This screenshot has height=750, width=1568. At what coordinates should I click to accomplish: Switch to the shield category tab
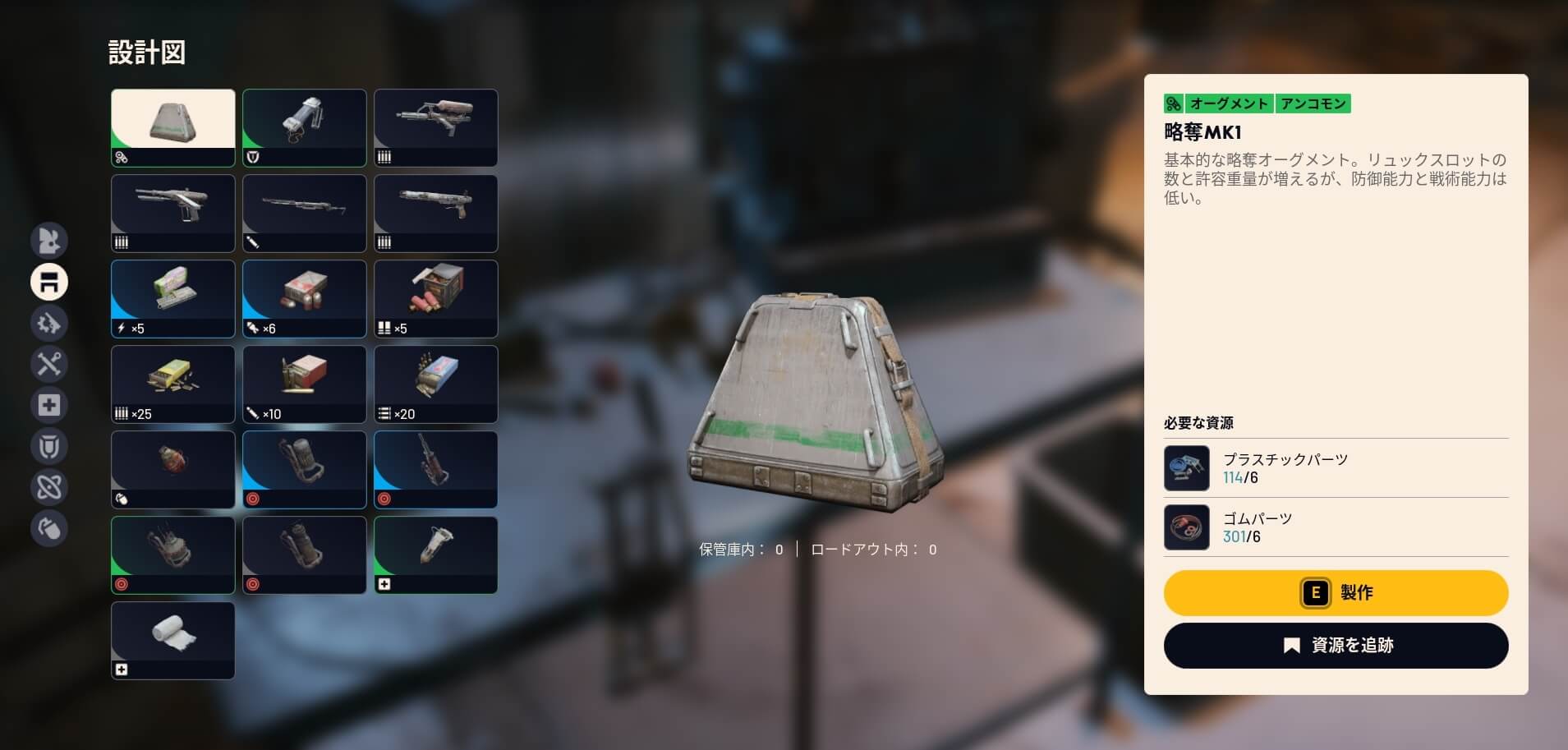point(49,446)
